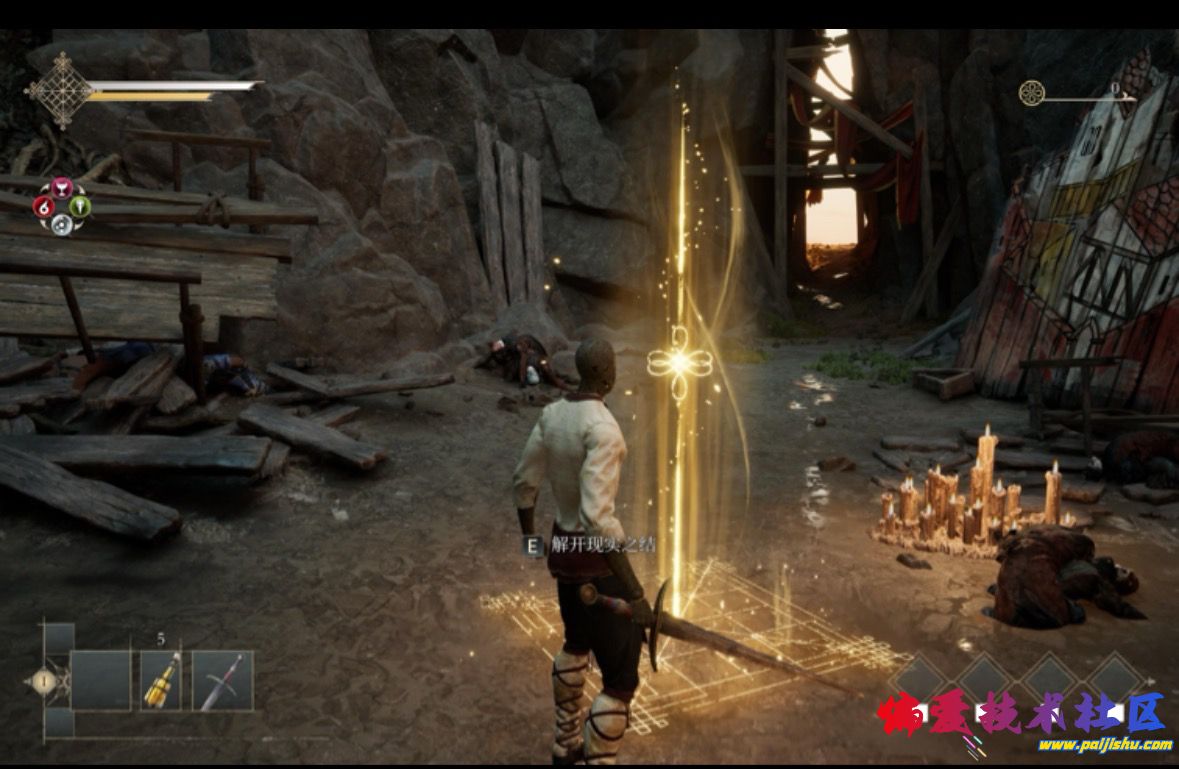
Task: Click the ornate diamond lattice emblem
Action: tap(59, 91)
